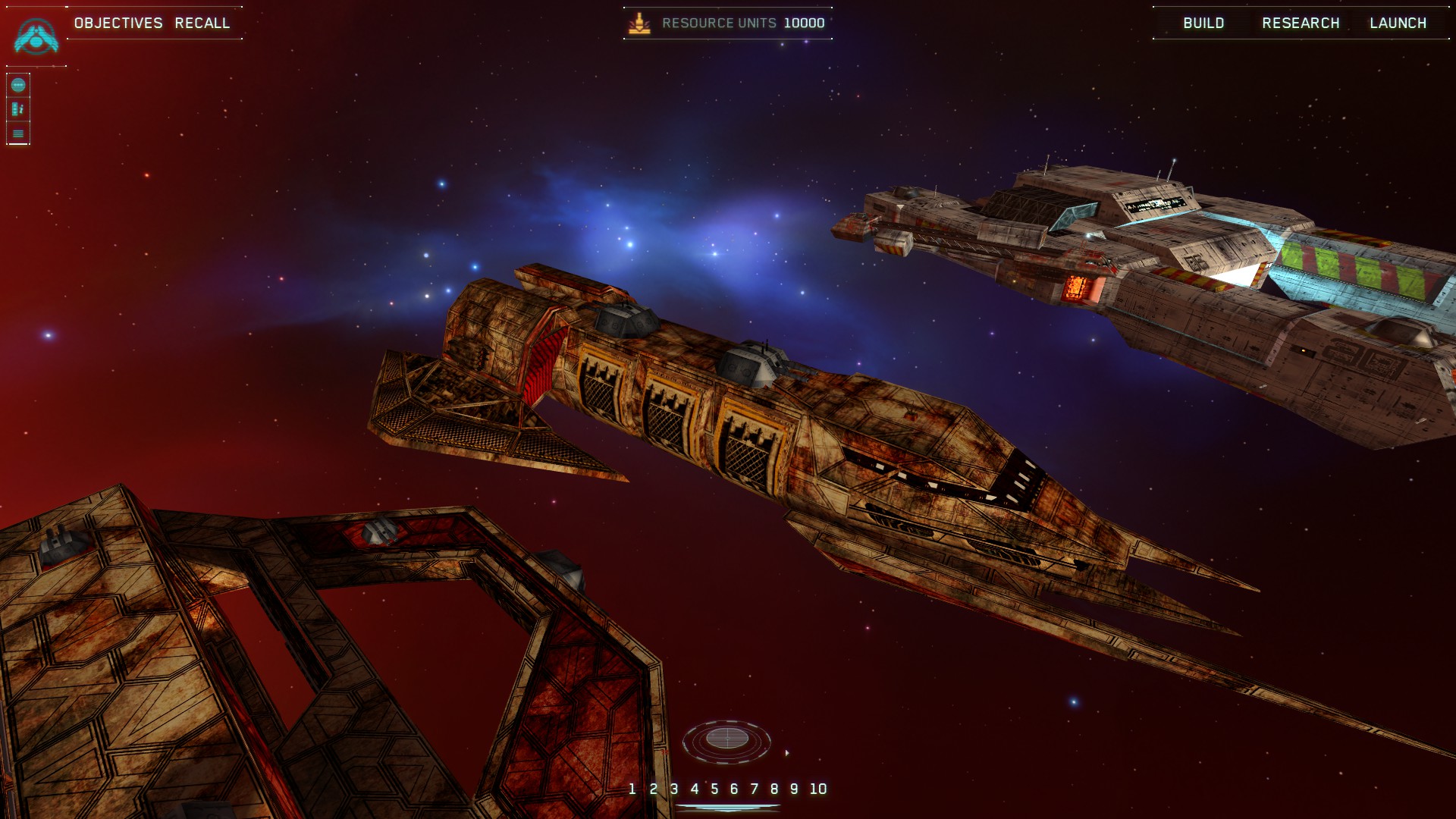Open the Objectives panel
1456x819 pixels.
coord(118,23)
